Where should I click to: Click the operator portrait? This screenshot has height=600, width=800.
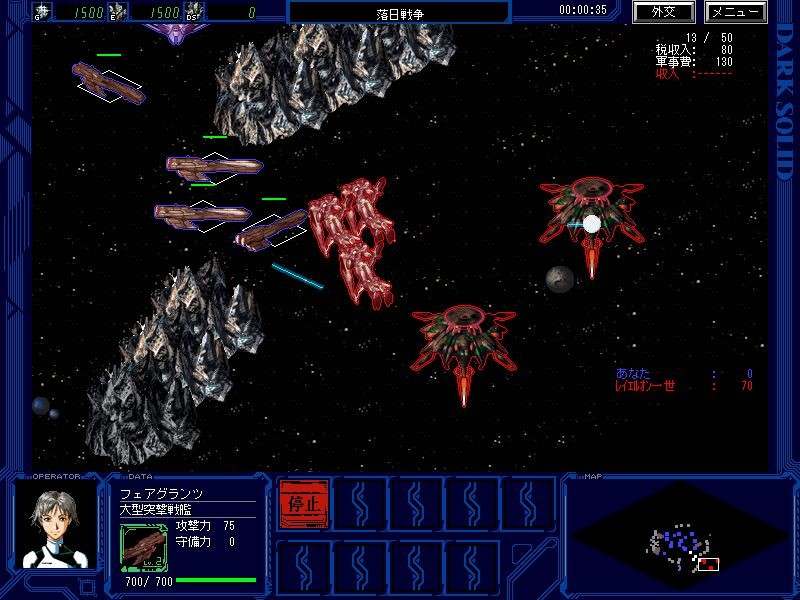pos(55,526)
